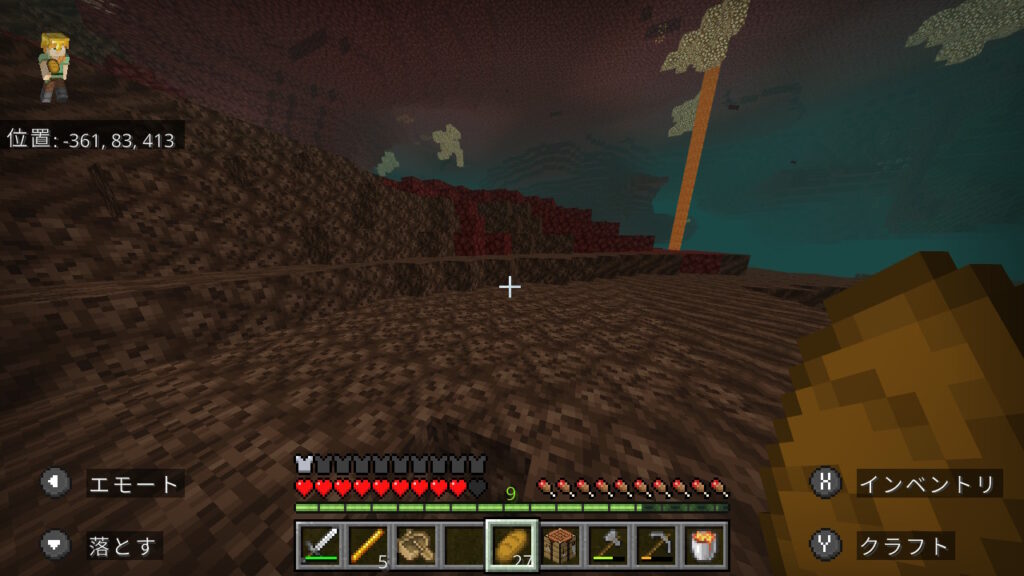Screen dimensions: 1024x576
Task: Choose the mushroom item in the hotbar
Action: [414, 546]
